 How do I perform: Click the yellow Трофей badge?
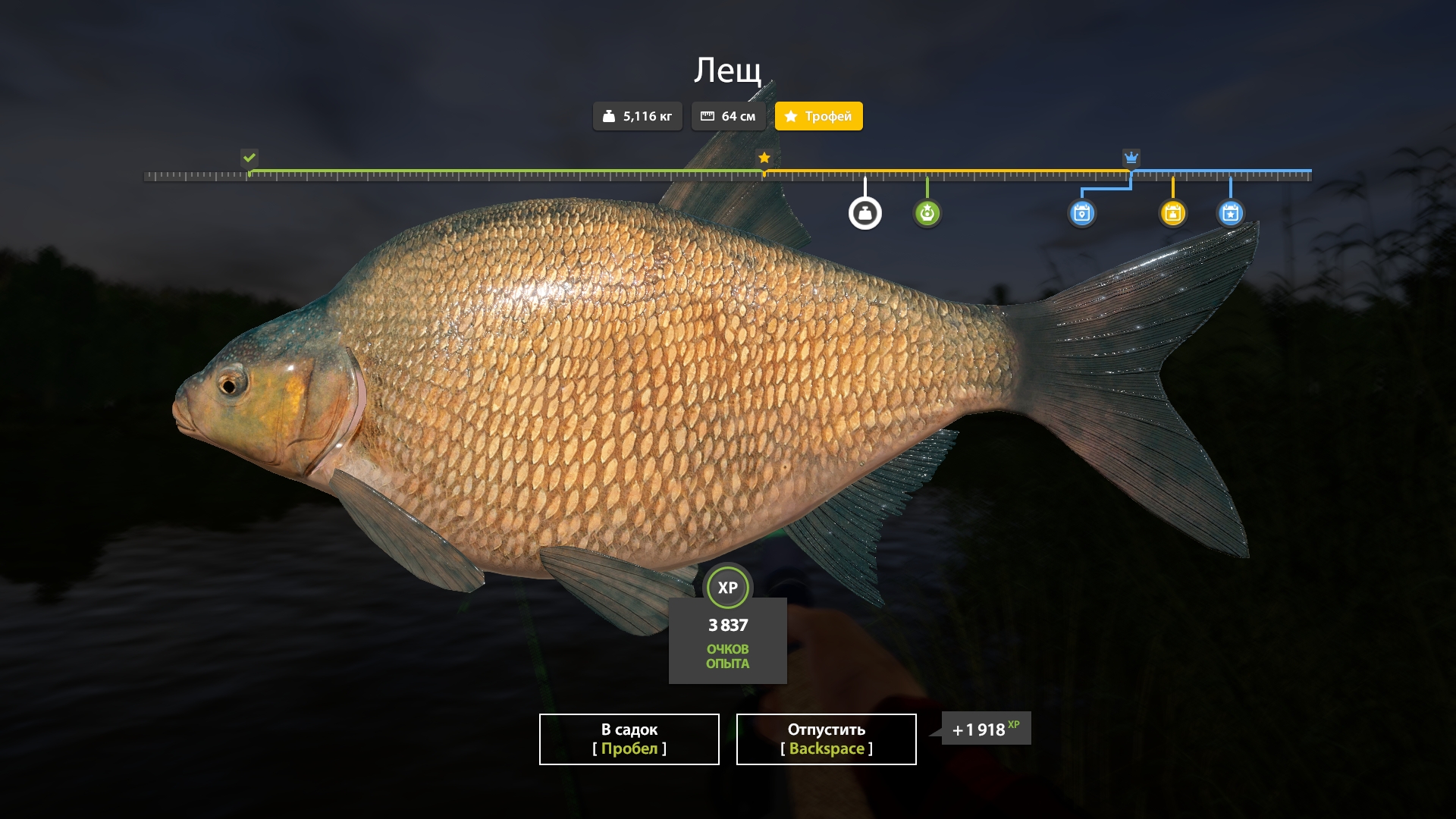pyautogui.click(x=818, y=116)
